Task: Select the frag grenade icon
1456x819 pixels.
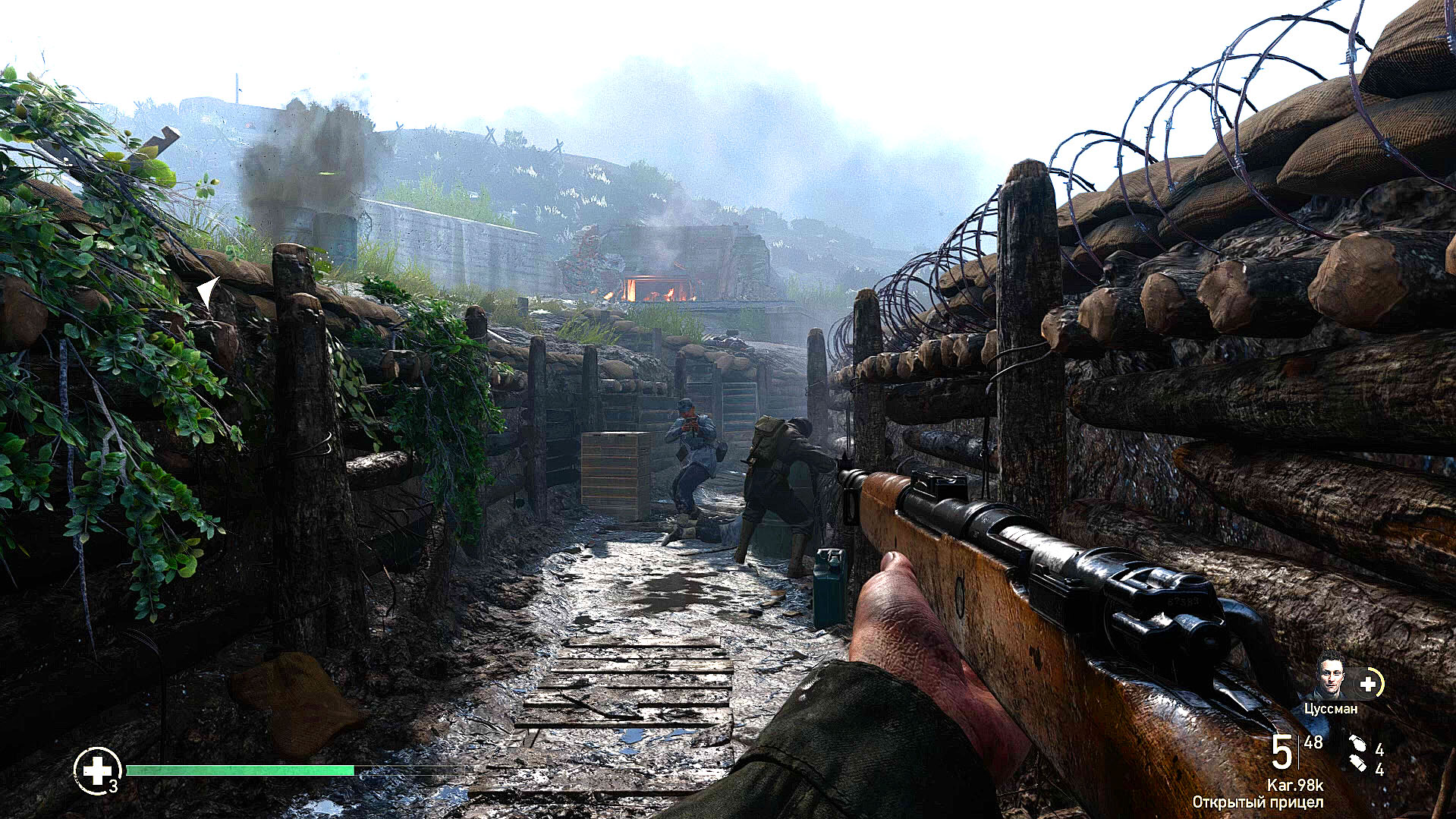Action: point(1358,745)
